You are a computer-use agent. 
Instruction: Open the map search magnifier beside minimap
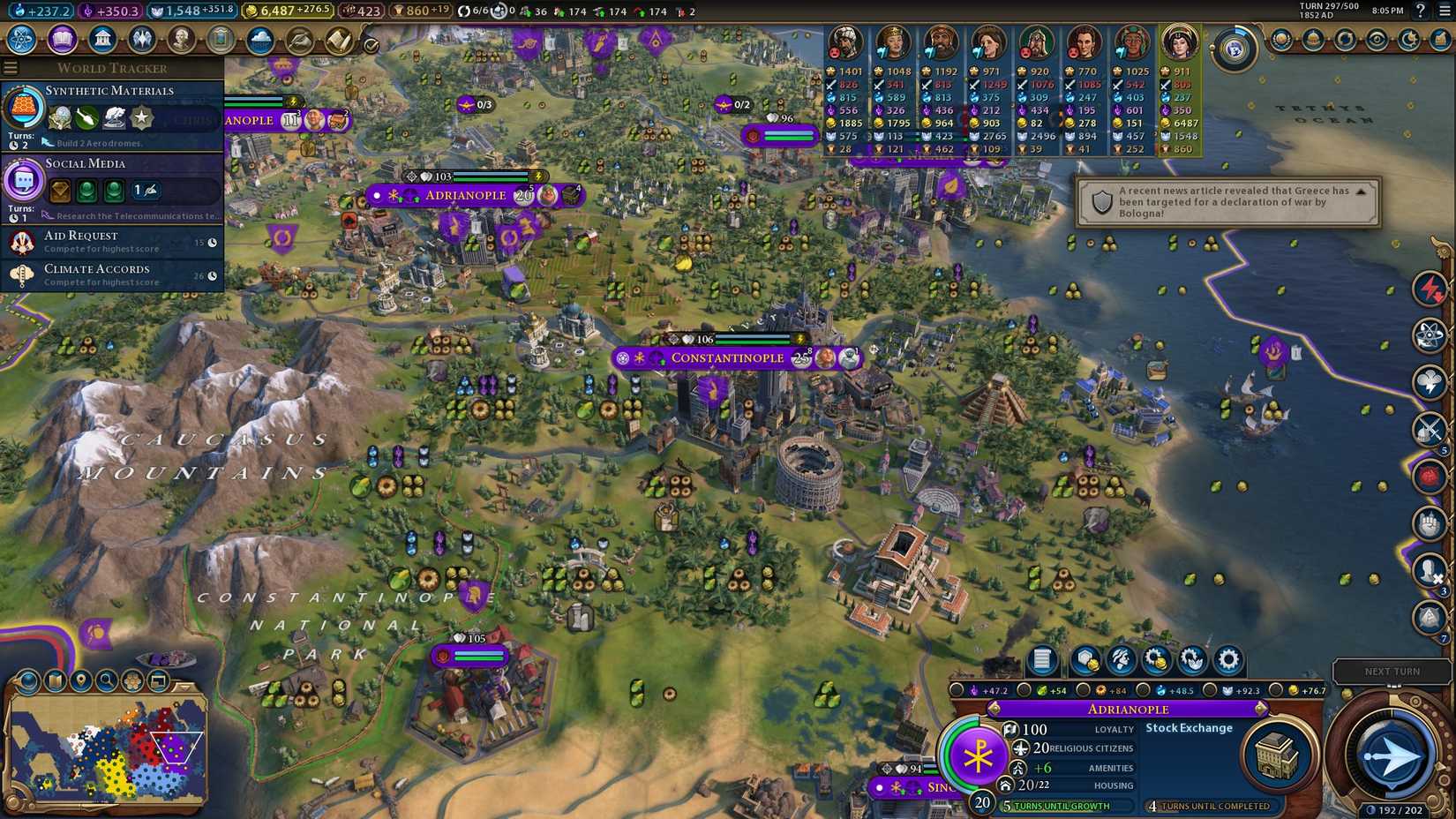point(106,681)
